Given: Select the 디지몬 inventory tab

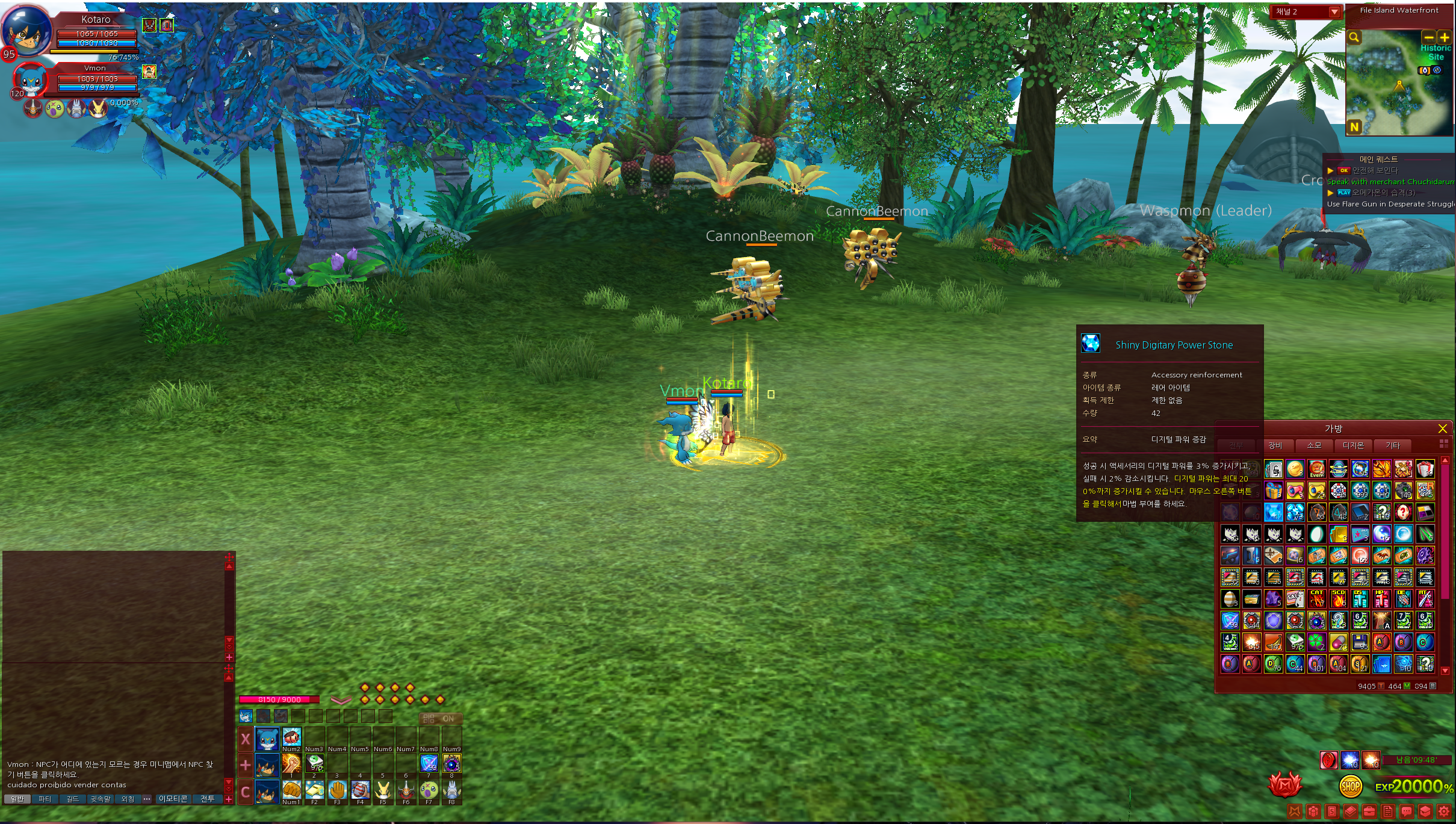Looking at the screenshot, I should click(x=1353, y=445).
